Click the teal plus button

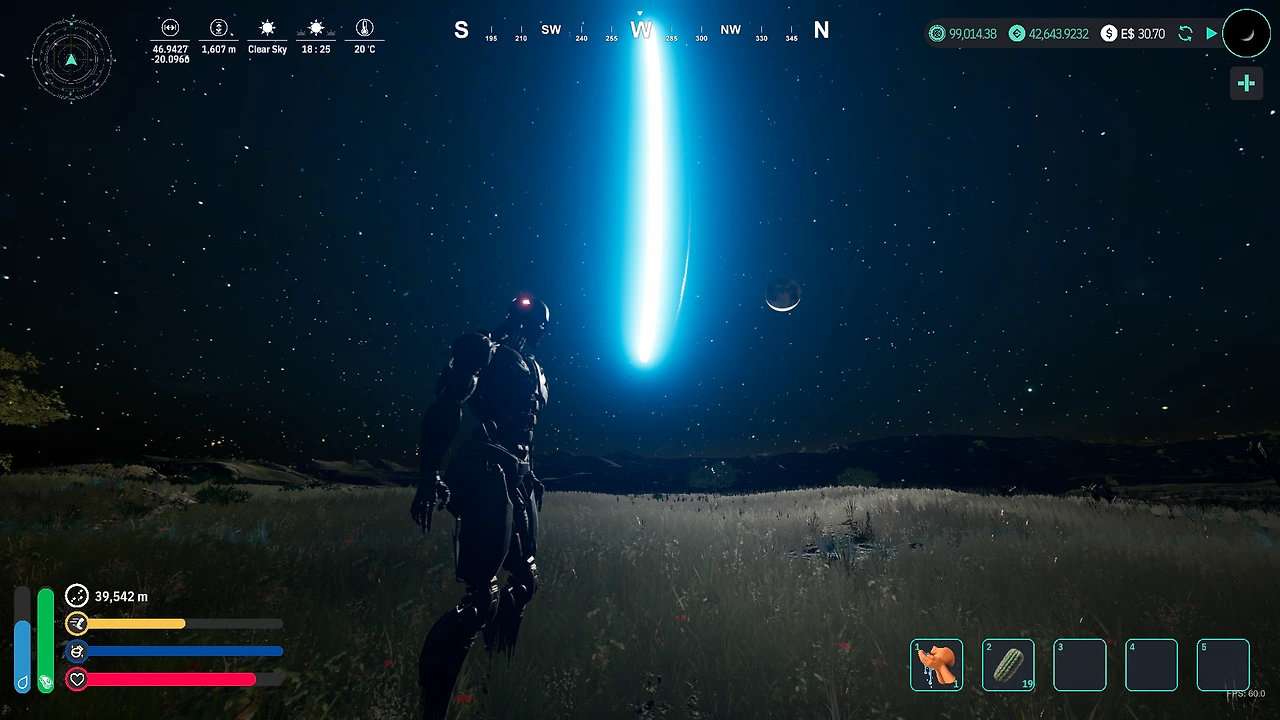tap(1246, 84)
